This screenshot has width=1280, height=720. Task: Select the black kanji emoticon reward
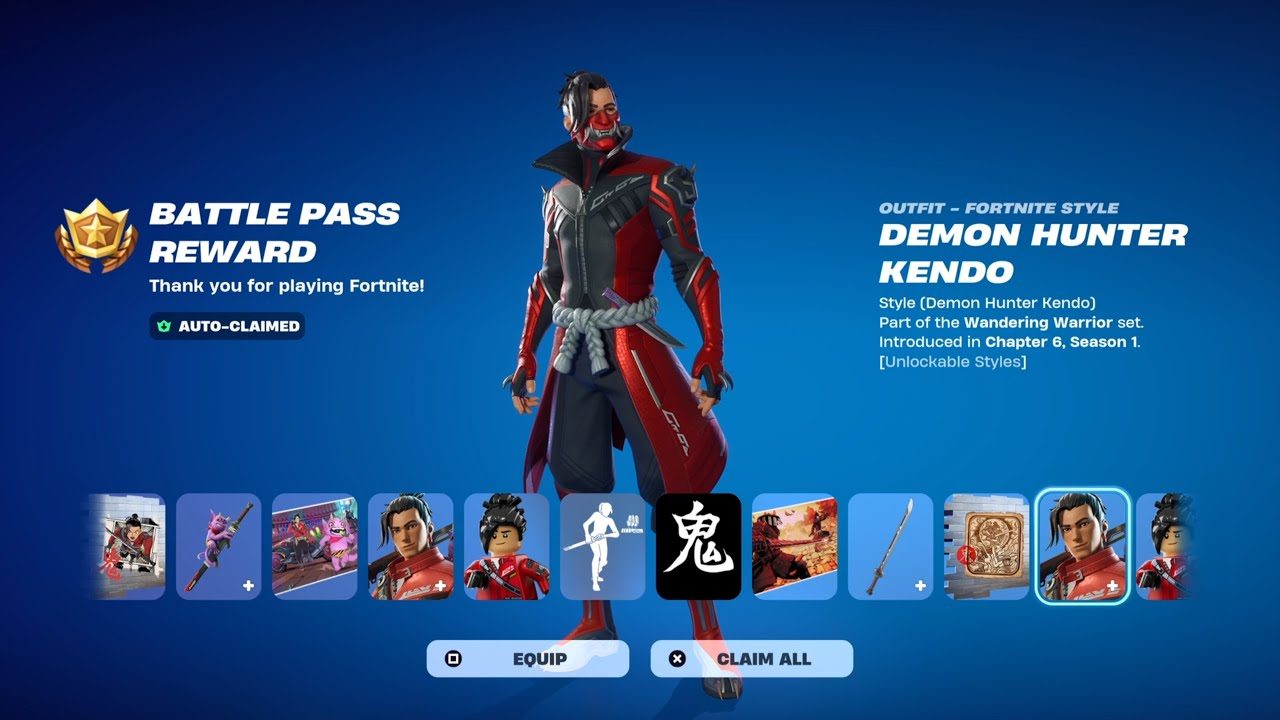point(697,545)
